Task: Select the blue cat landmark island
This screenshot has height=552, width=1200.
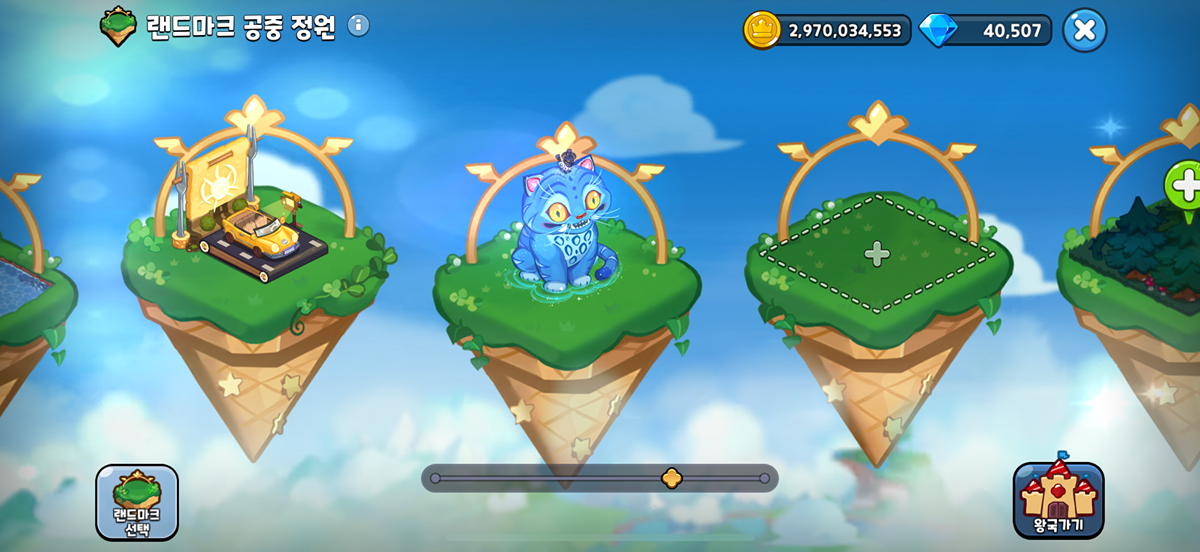Action: [565, 230]
